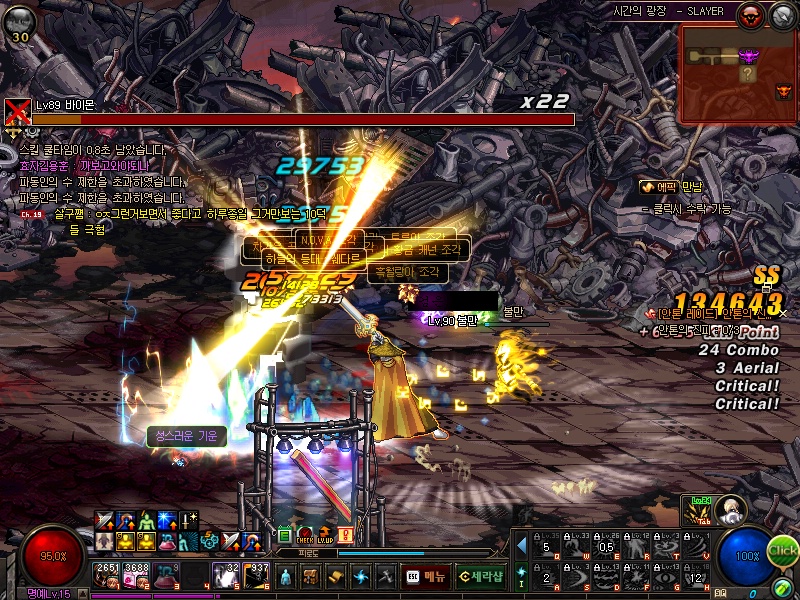Open the dungeon minimap
Image resolution: width=800 pixels, height=600 pixels.
click(x=739, y=73)
